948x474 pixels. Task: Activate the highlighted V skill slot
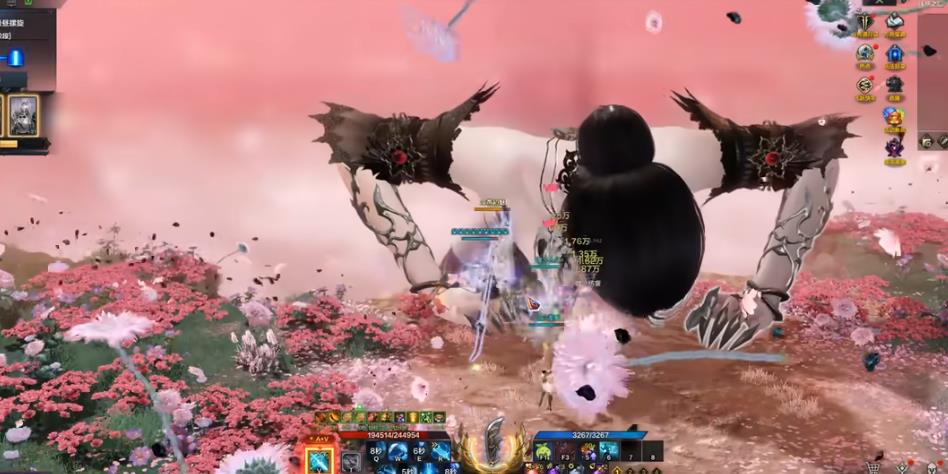(x=319, y=460)
